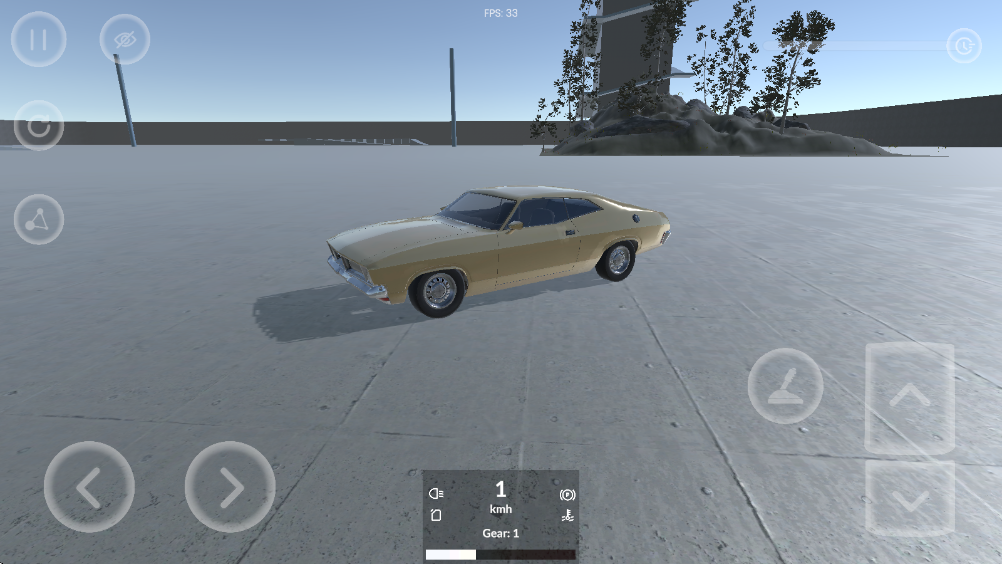Toggle the headlights icon
Viewport: 1002px width, 564px height.
click(x=436, y=493)
